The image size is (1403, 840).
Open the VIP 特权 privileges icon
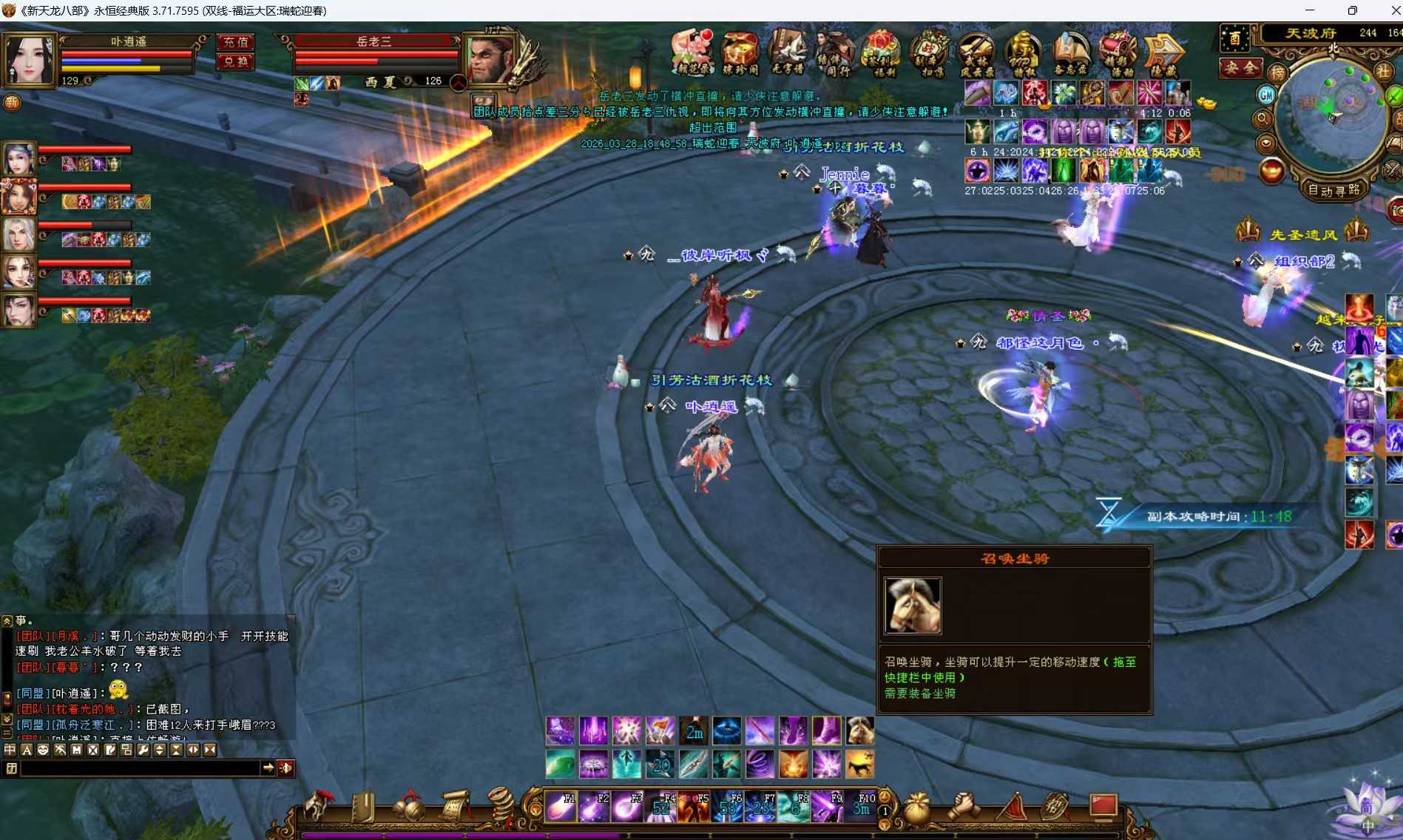click(x=1023, y=53)
